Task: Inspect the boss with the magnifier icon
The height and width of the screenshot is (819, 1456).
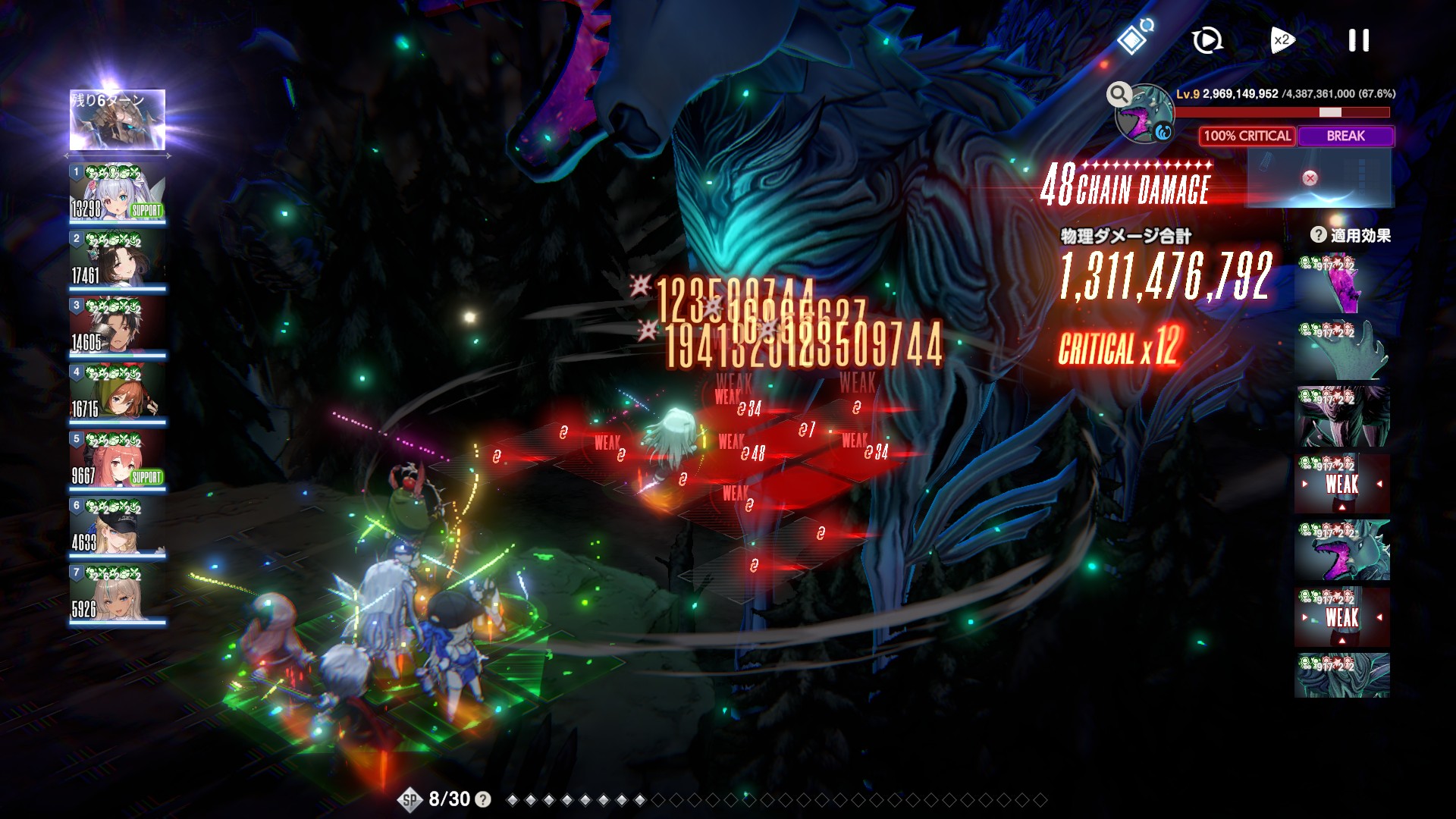Action: (x=1119, y=95)
